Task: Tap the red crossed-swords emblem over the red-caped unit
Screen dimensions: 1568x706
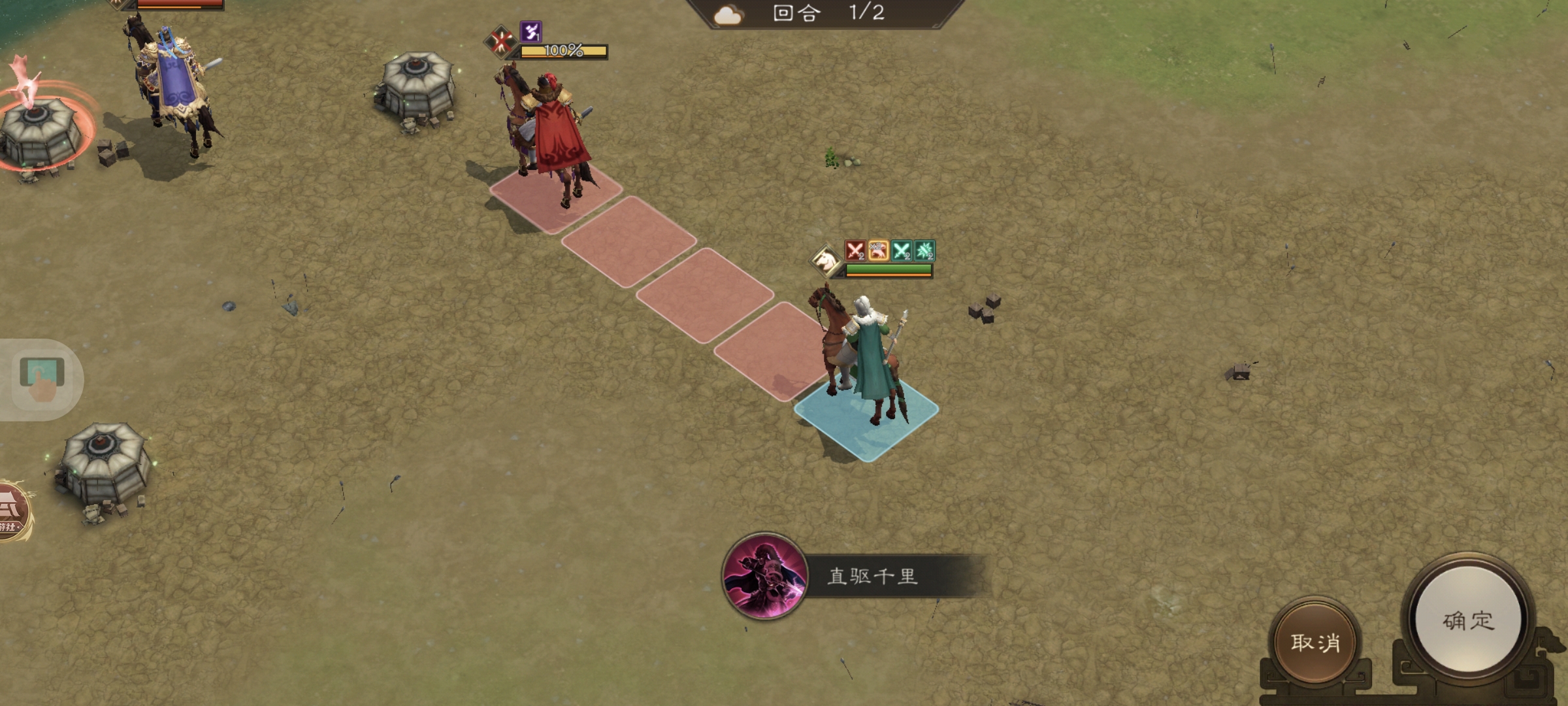Action: tap(499, 44)
